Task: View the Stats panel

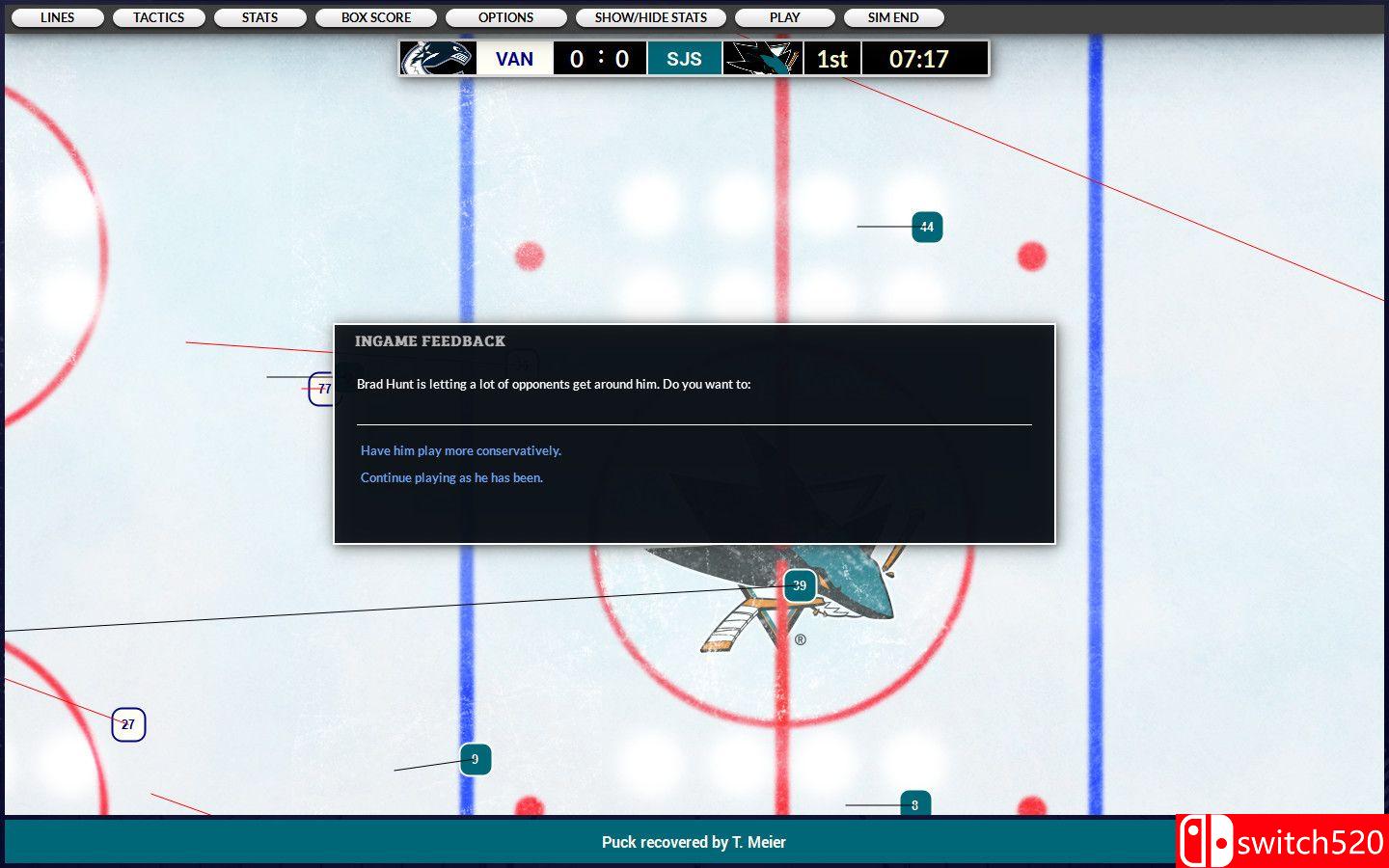Action: [x=259, y=17]
